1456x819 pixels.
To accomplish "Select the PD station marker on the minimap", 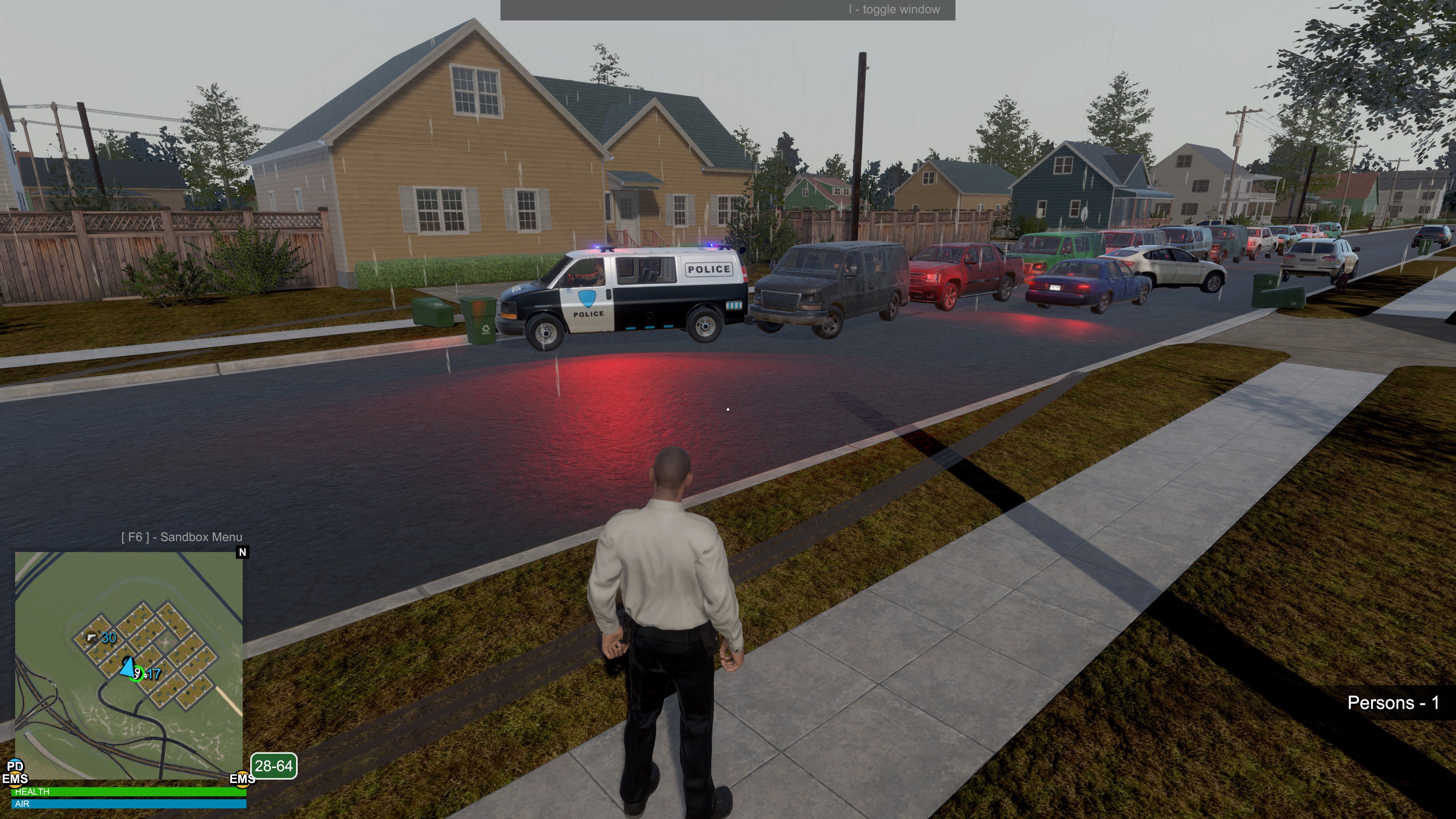I will coord(15,766).
